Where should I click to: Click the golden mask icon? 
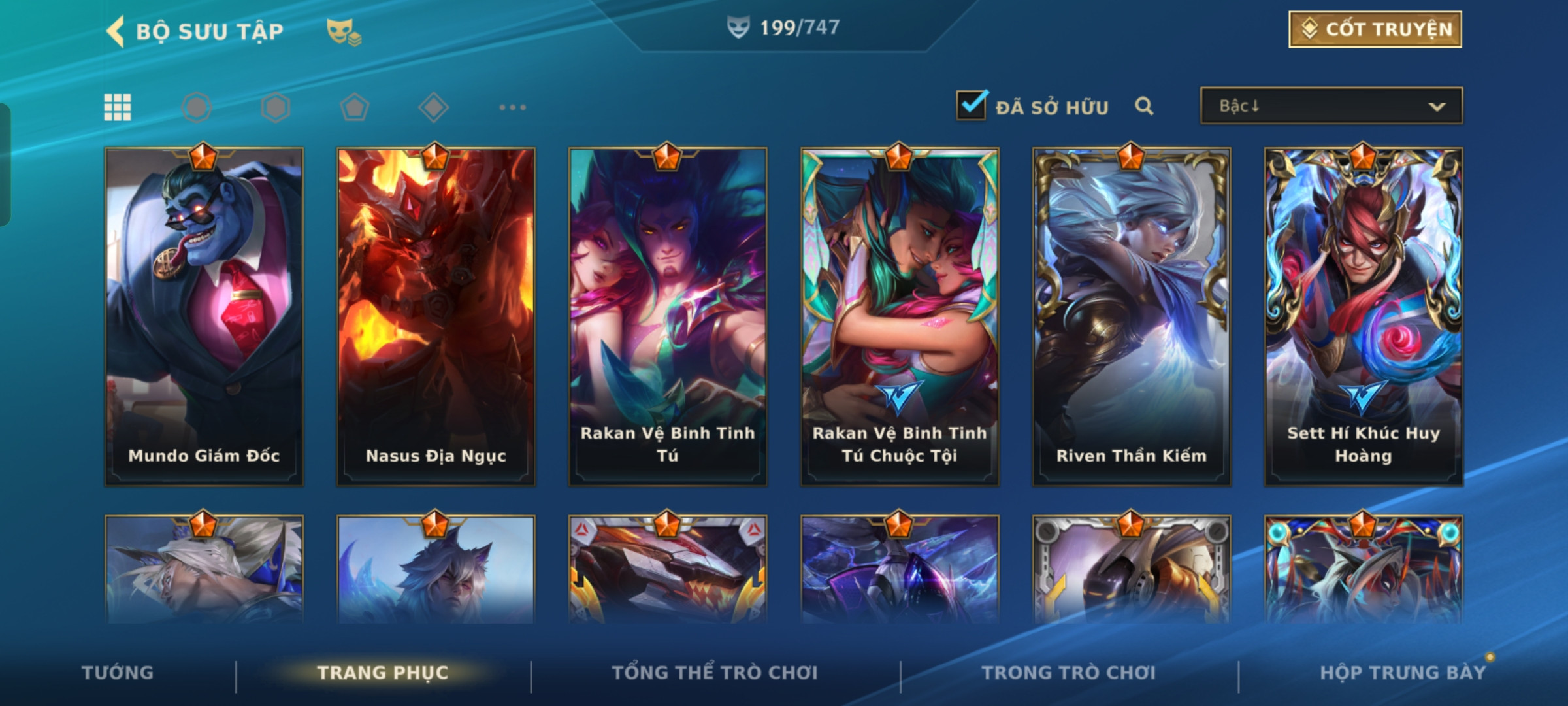coord(343,31)
